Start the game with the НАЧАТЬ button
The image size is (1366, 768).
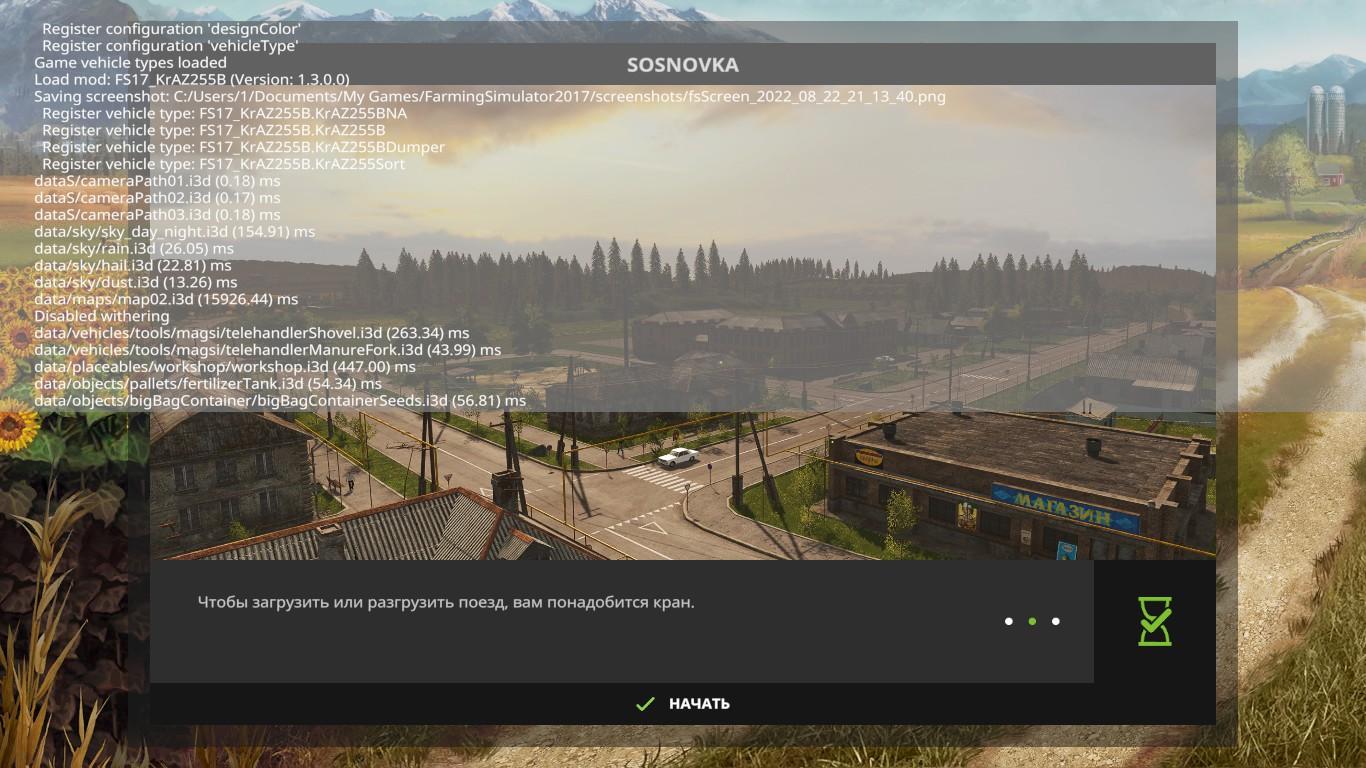click(684, 704)
